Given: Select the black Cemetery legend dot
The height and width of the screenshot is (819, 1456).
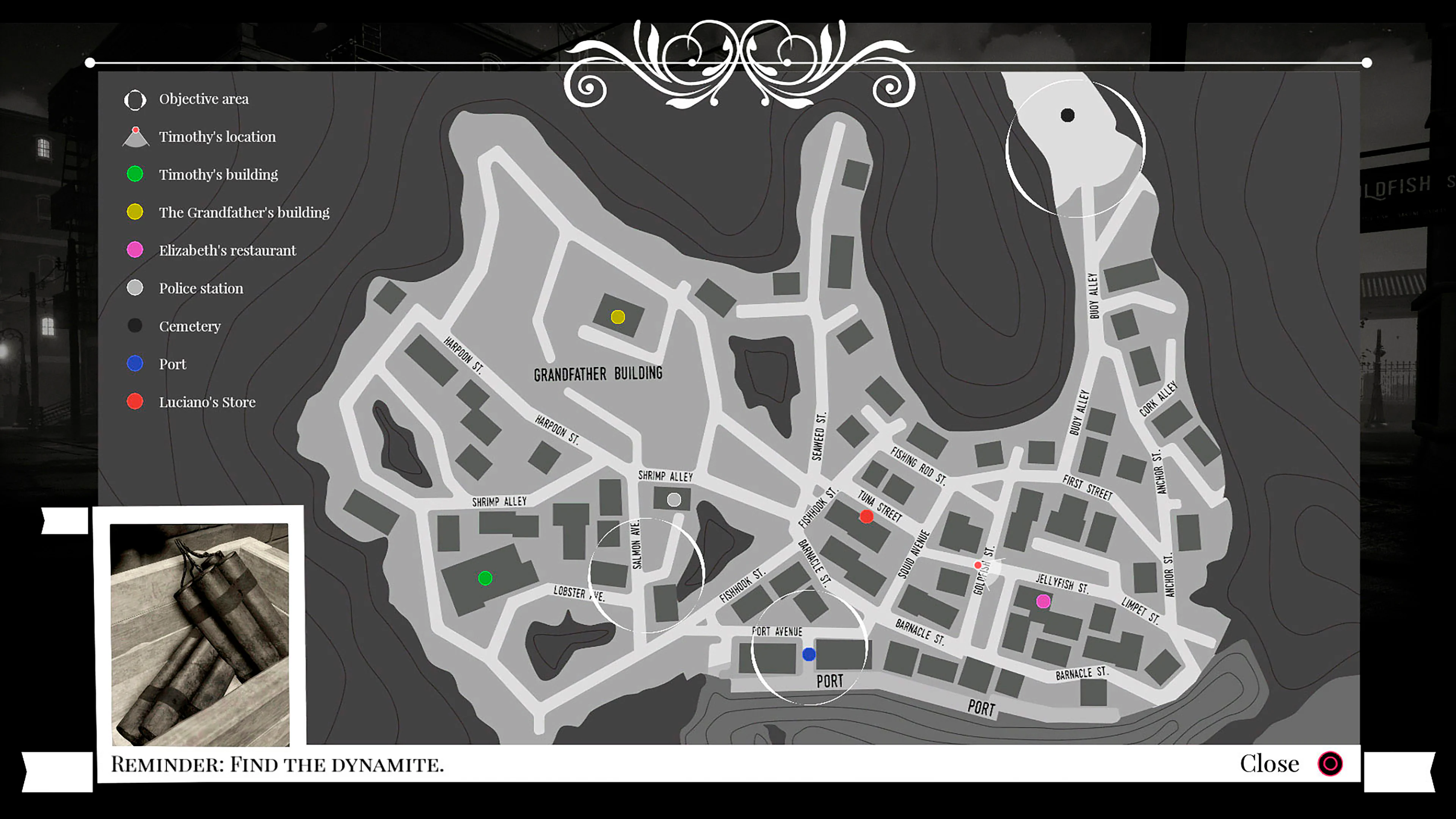Looking at the screenshot, I should coord(135,326).
